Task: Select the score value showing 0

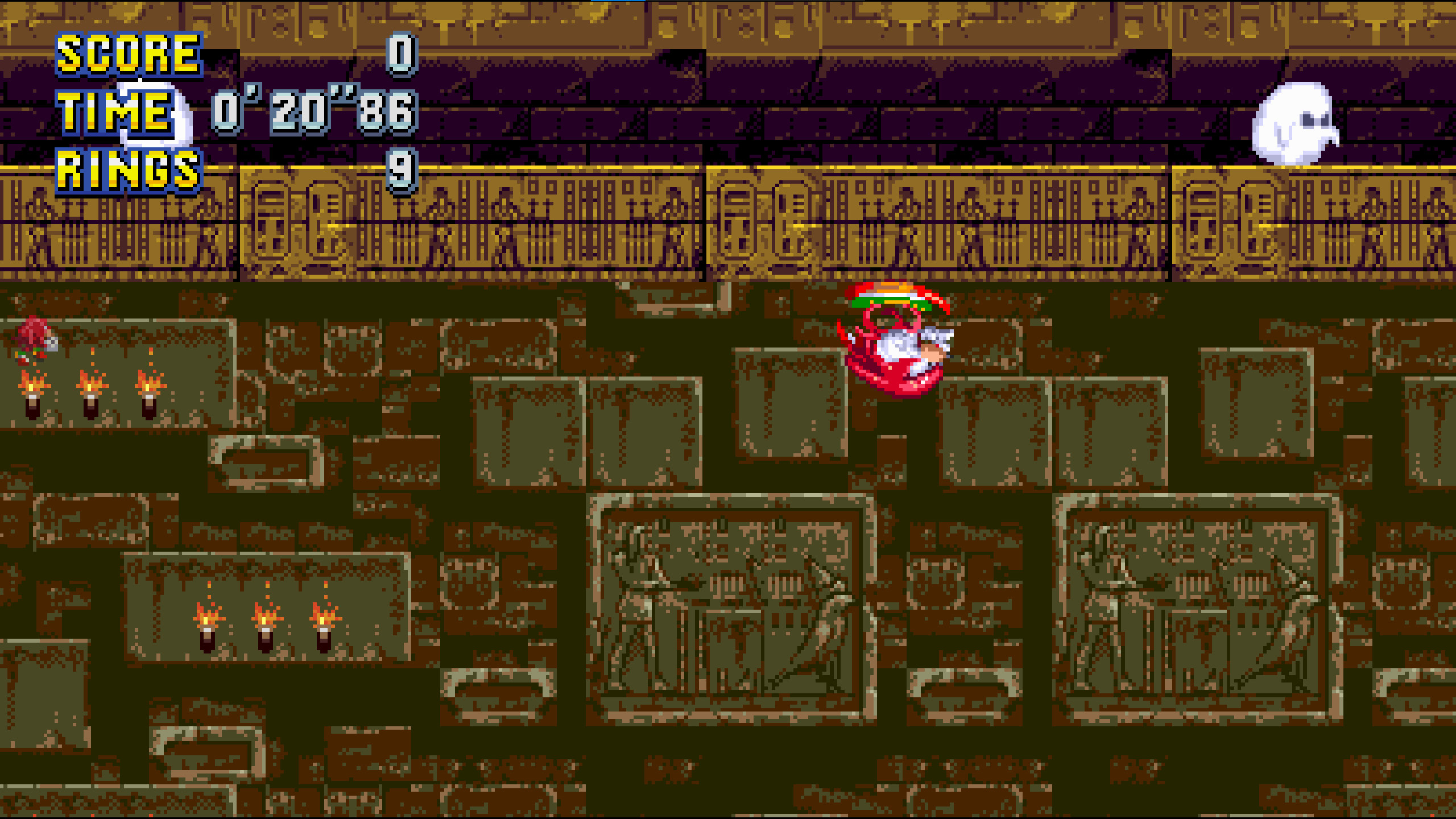Action: 401,54
